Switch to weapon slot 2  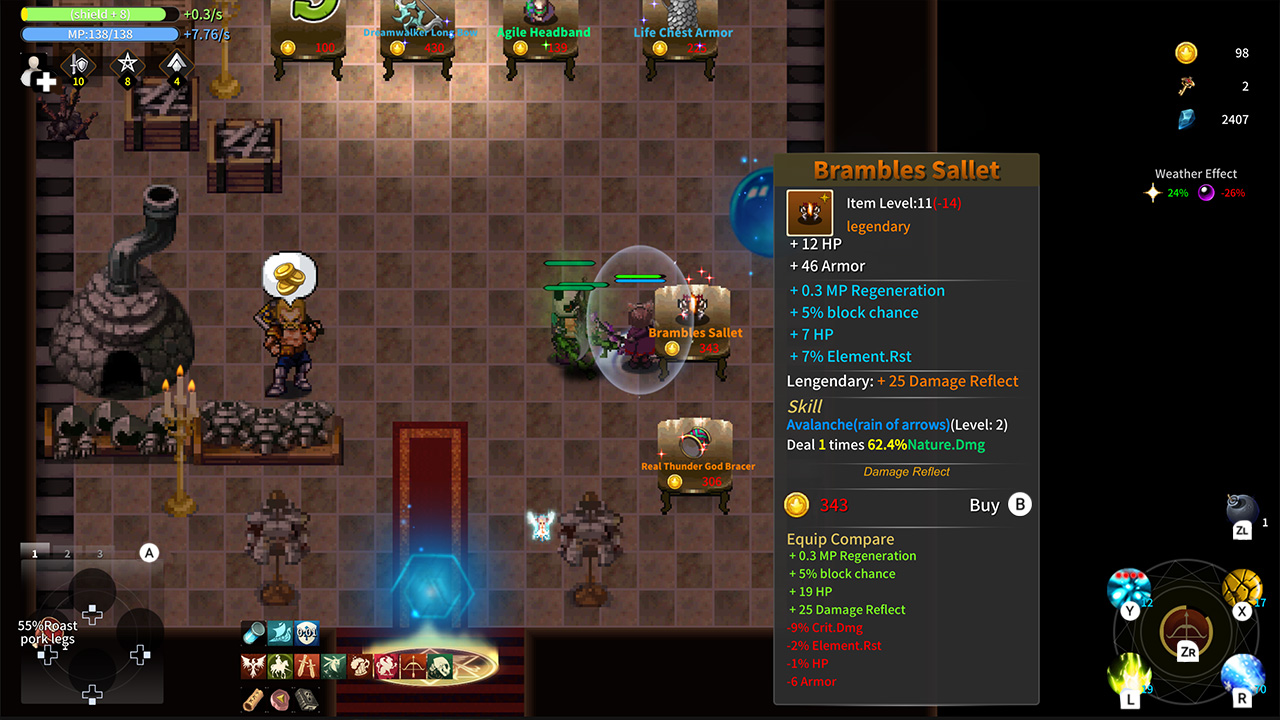pyautogui.click(x=66, y=552)
